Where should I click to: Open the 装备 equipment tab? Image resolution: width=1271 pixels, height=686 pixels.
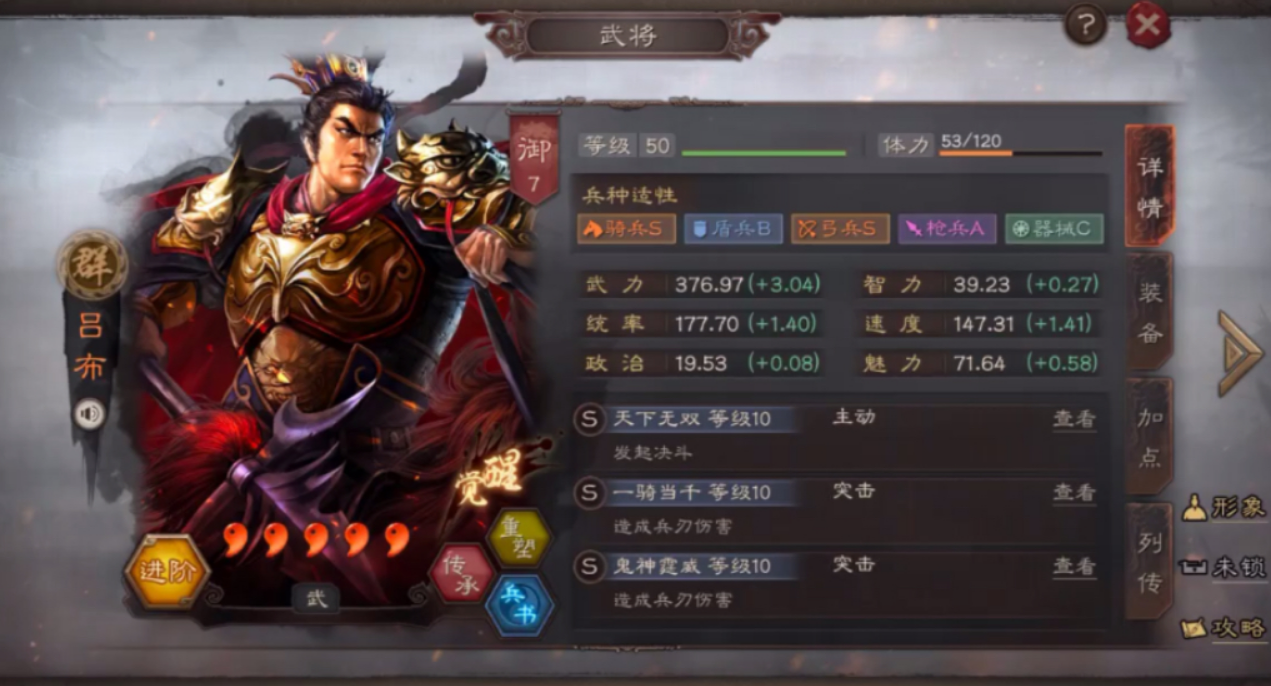1150,312
